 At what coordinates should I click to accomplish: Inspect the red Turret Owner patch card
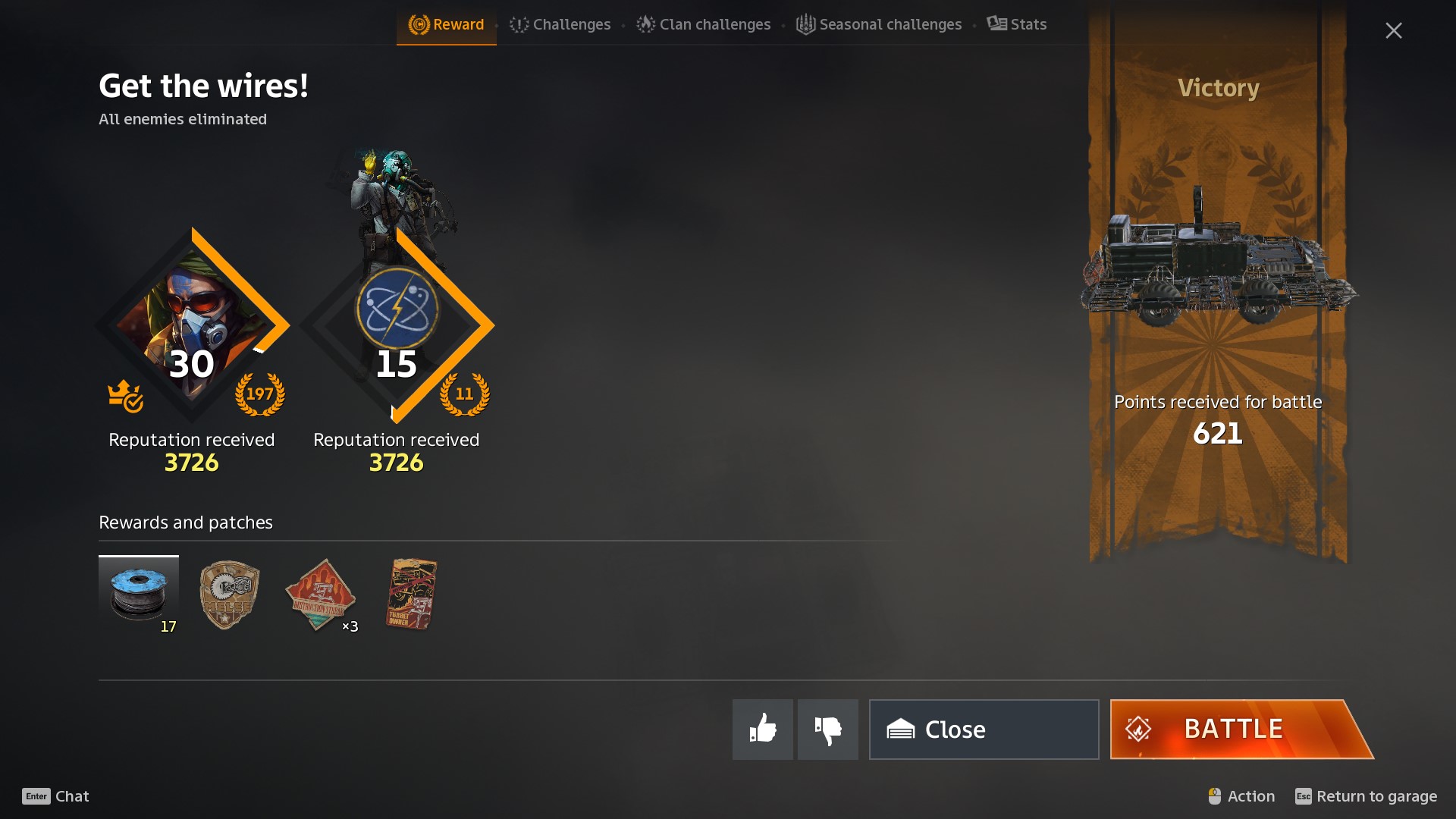(412, 595)
